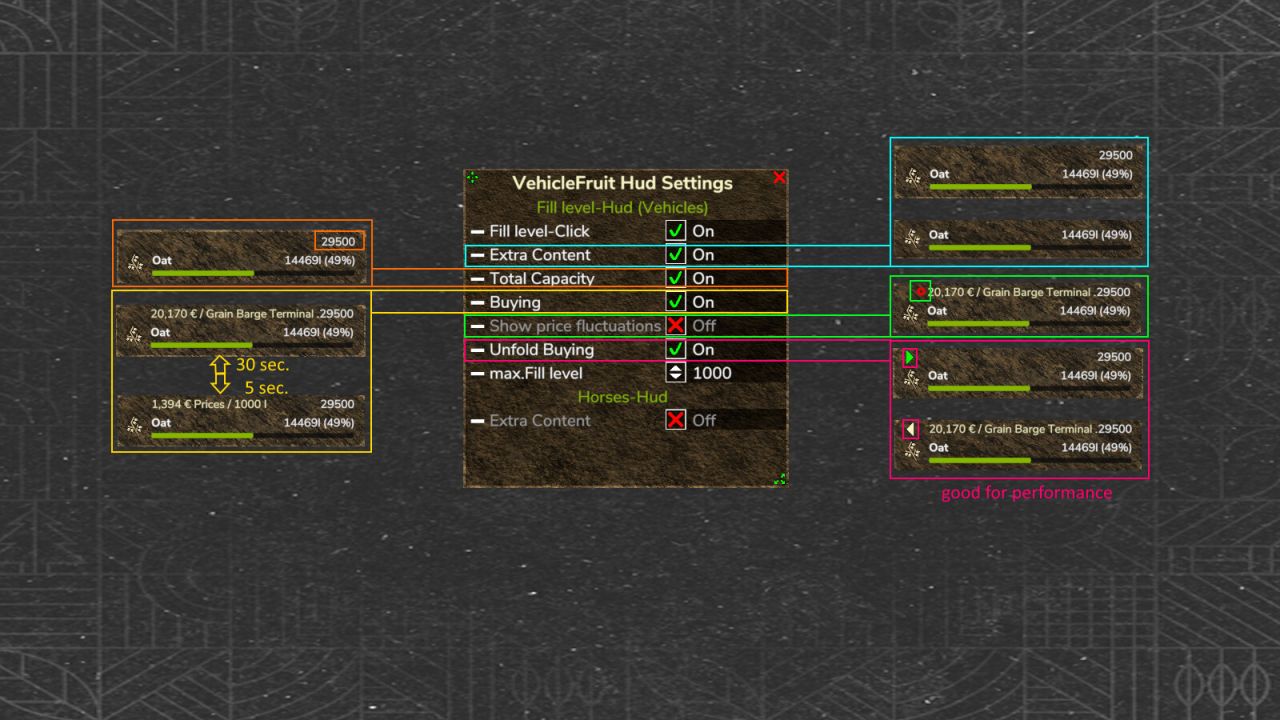Click the green resize corner icon of the panel
This screenshot has width=1280, height=720.
(779, 479)
